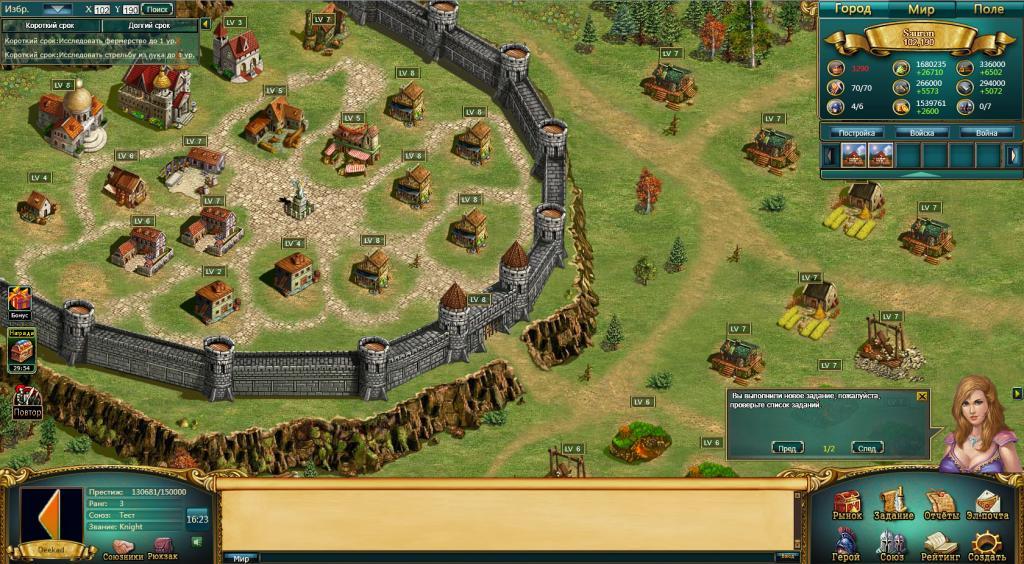Open the Постройка panel tab
Image resolution: width=1024 pixels, height=564 pixels.
coord(857,133)
